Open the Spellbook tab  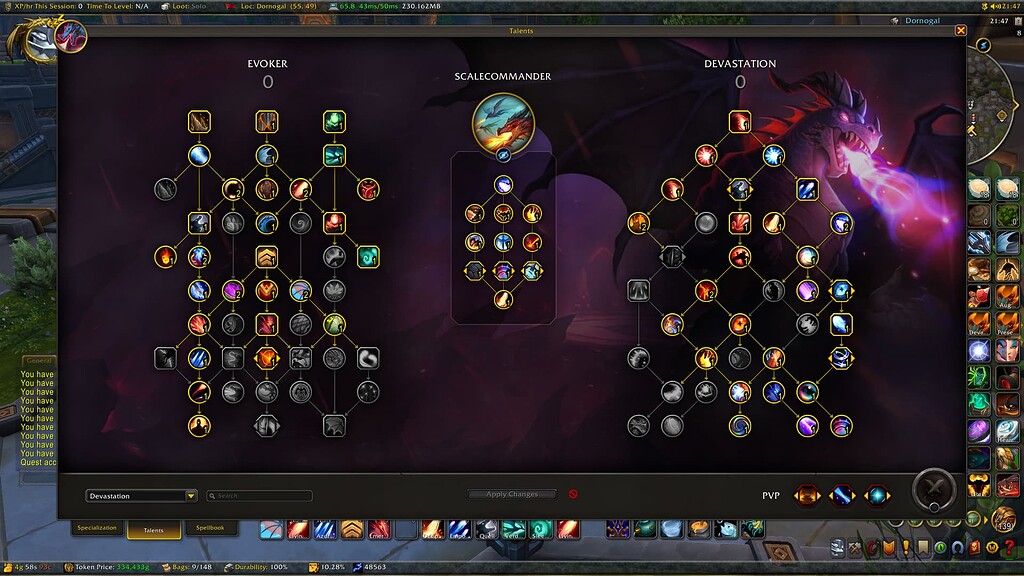(x=210, y=528)
